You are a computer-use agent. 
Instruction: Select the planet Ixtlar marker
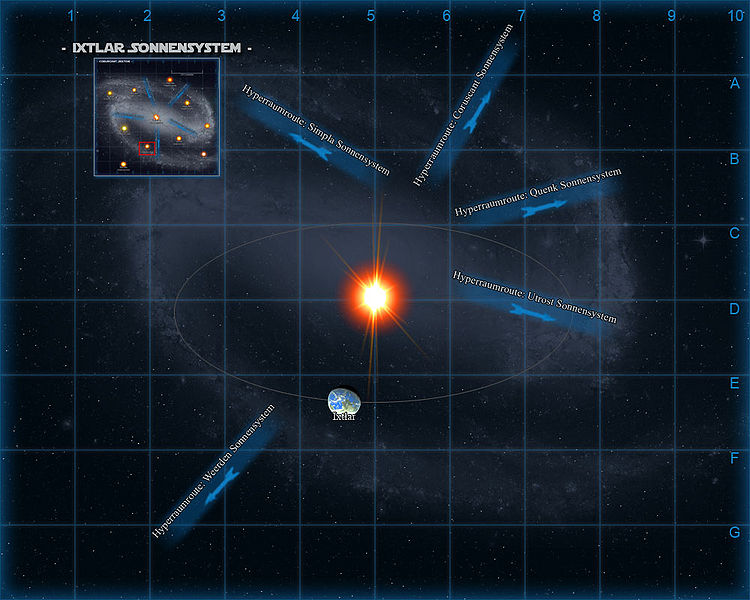[x=343, y=401]
